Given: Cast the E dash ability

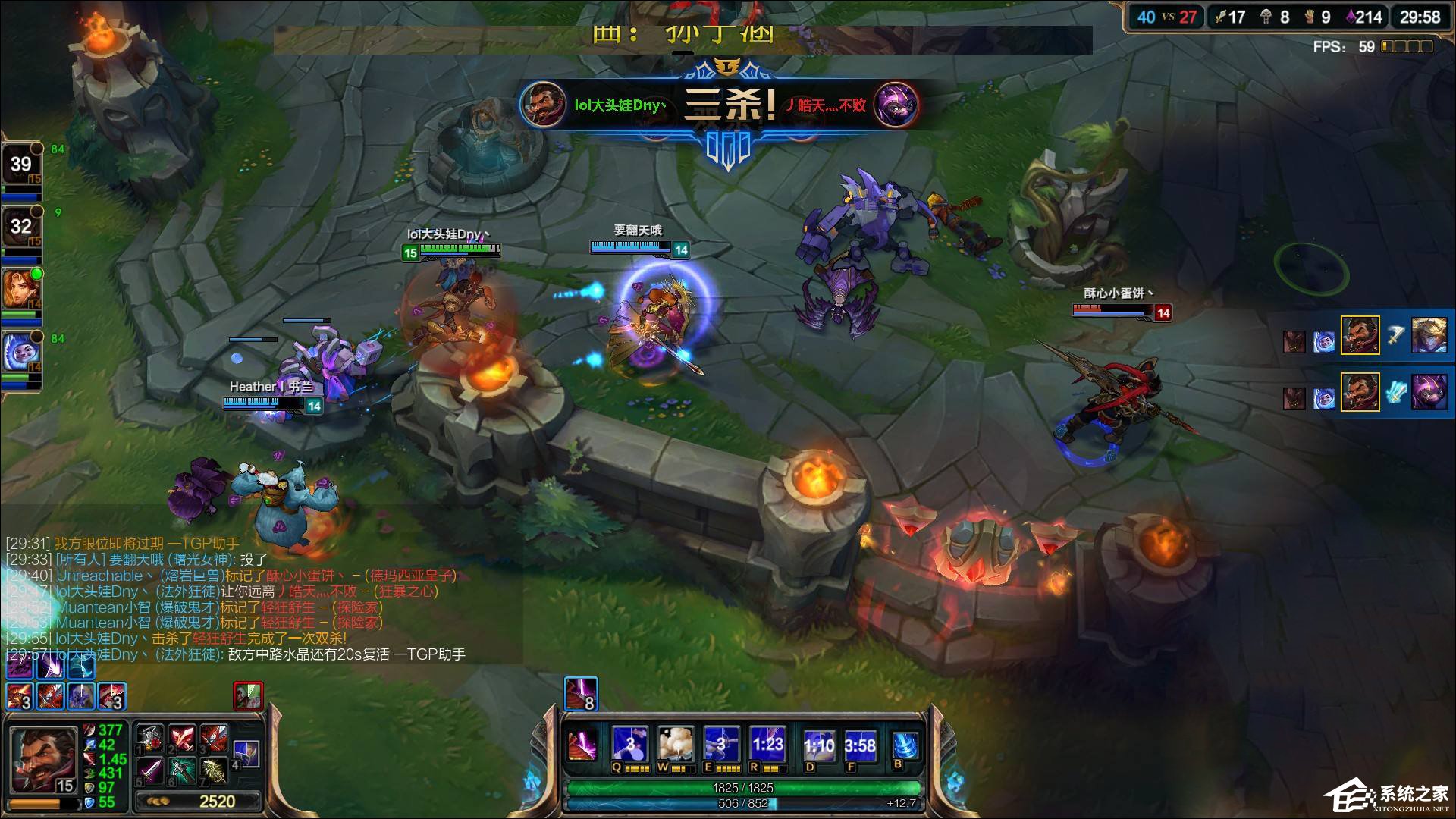Looking at the screenshot, I should click(720, 743).
